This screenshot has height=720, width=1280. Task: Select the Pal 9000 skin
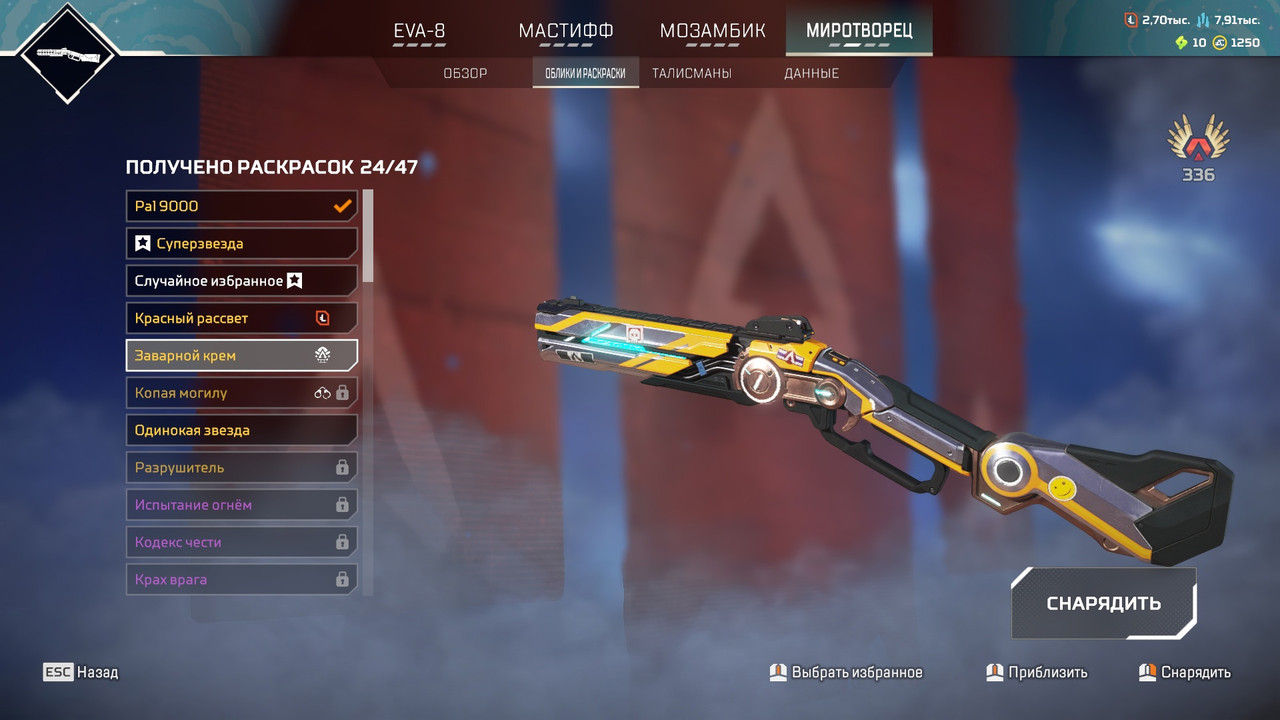[x=242, y=206]
